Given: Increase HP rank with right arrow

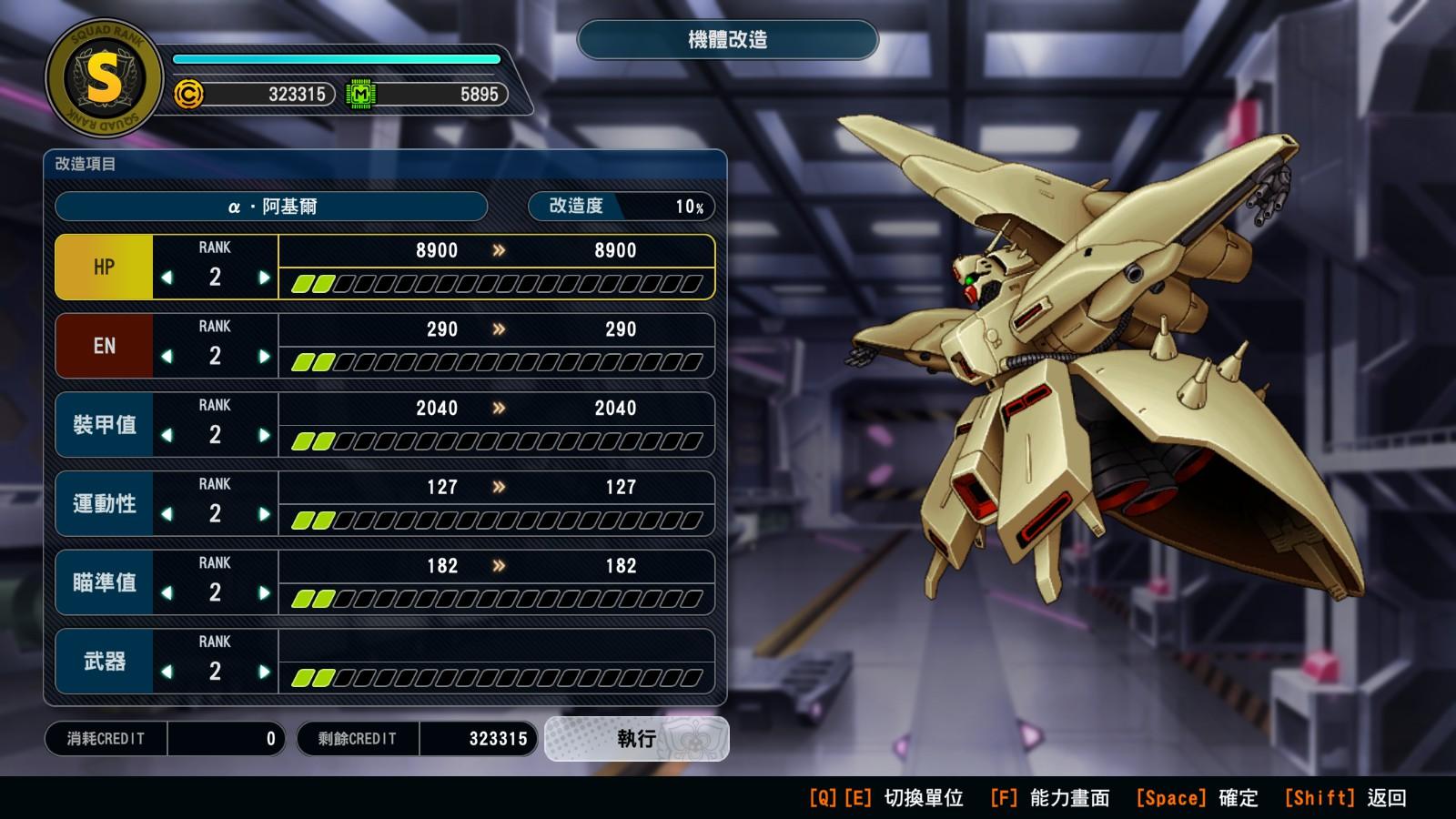Looking at the screenshot, I should (x=264, y=278).
